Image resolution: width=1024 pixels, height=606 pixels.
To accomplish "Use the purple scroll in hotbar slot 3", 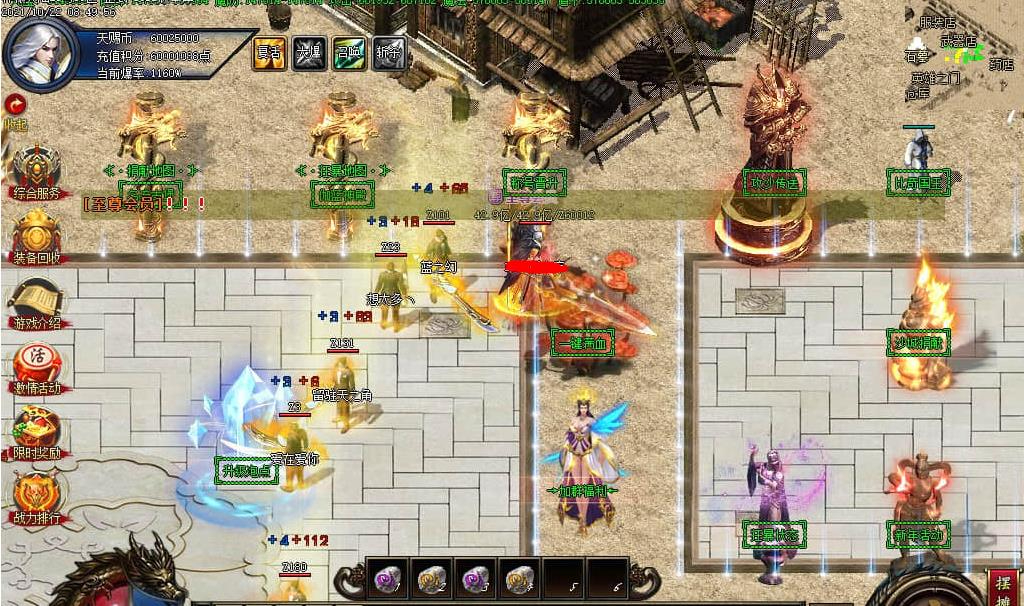I will 474,578.
